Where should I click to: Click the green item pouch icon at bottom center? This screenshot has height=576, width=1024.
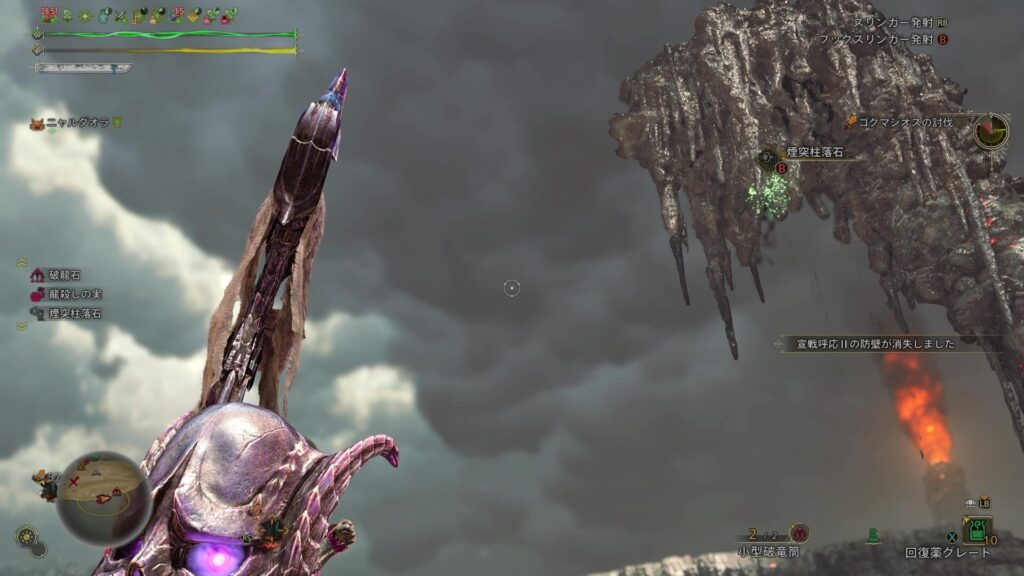click(873, 537)
